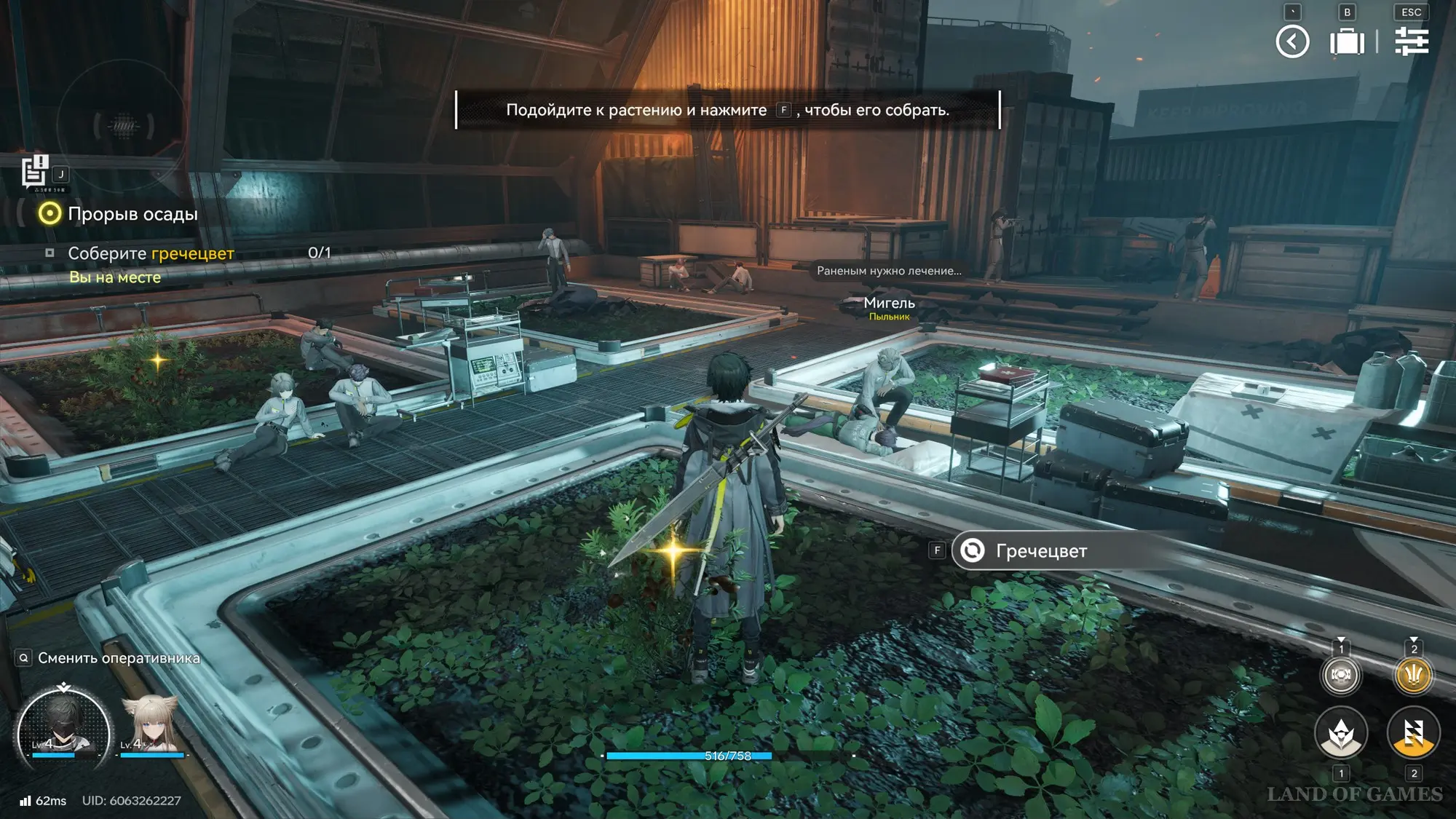Open the faint circular minimap
1456x819 pixels.
coord(122,125)
